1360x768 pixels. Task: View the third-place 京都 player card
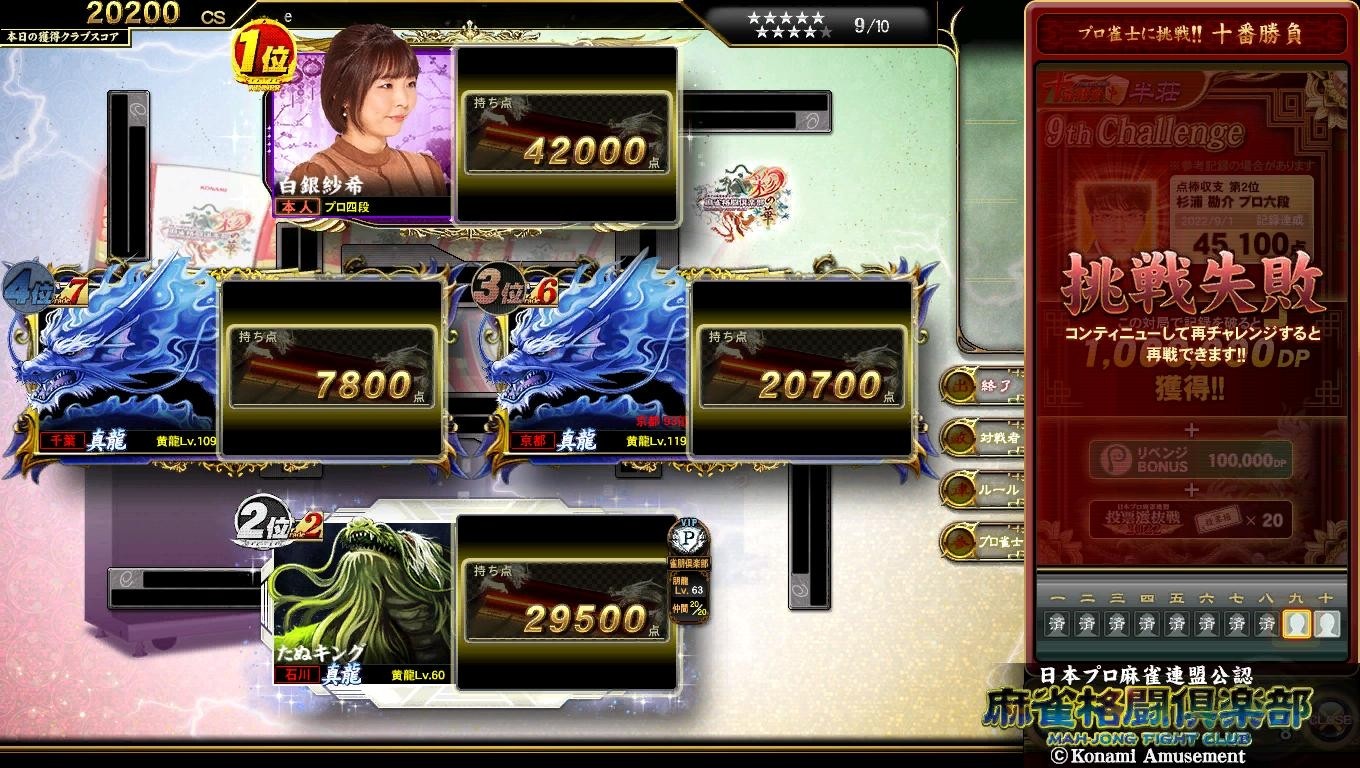pos(590,370)
